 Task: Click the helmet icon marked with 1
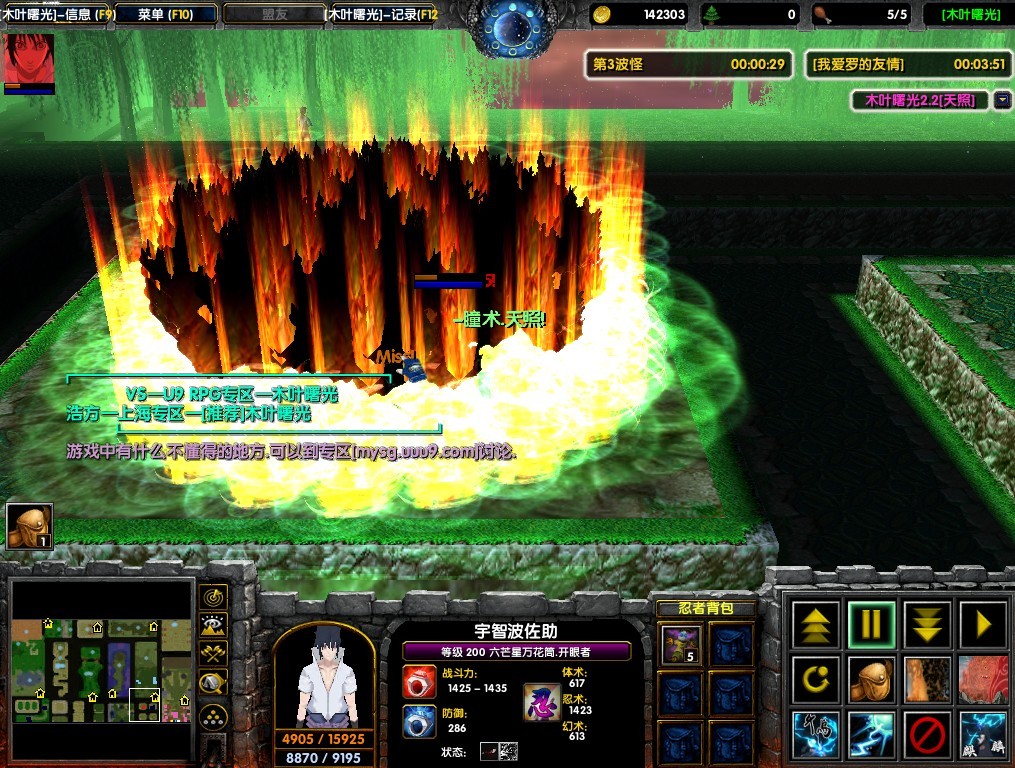tap(29, 526)
